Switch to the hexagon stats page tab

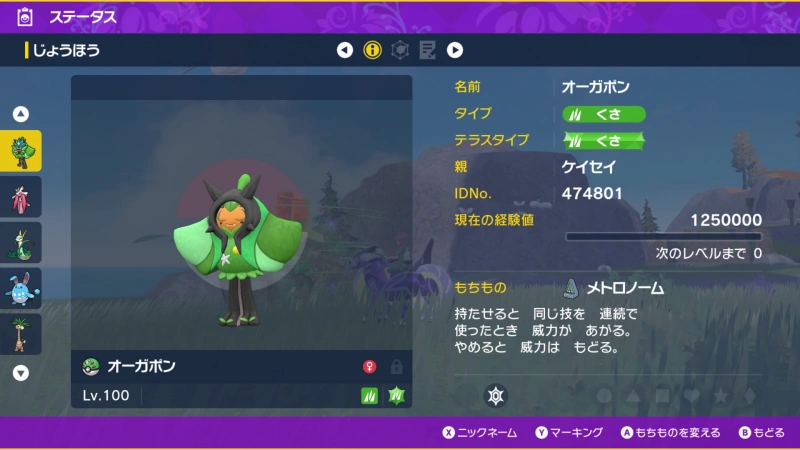[x=400, y=50]
